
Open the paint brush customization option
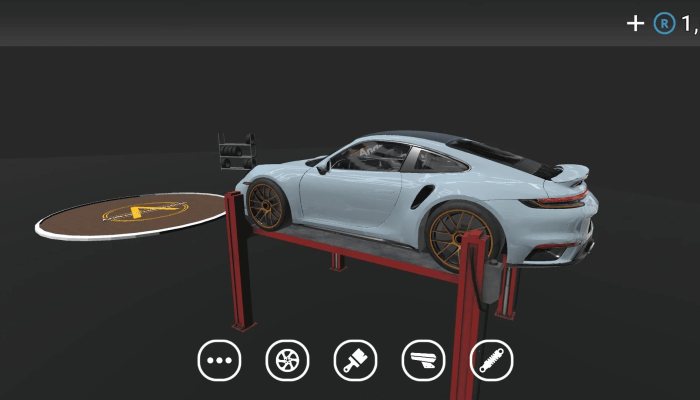coord(355,360)
